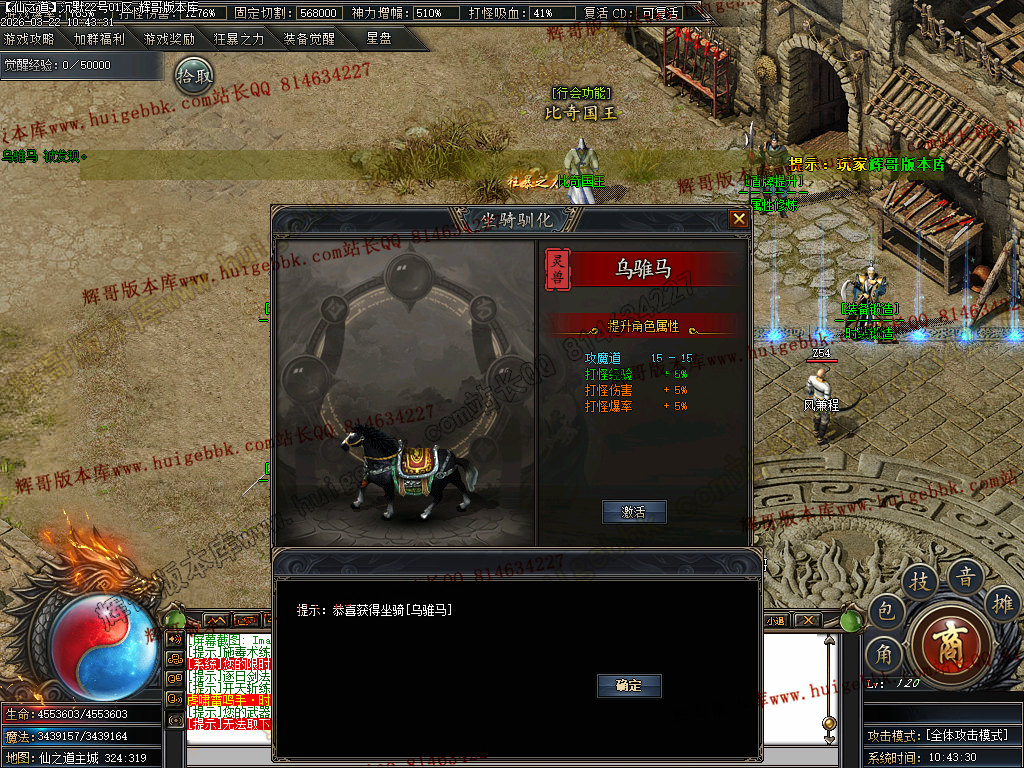Open the 装备觉醒 menu

click(x=309, y=40)
